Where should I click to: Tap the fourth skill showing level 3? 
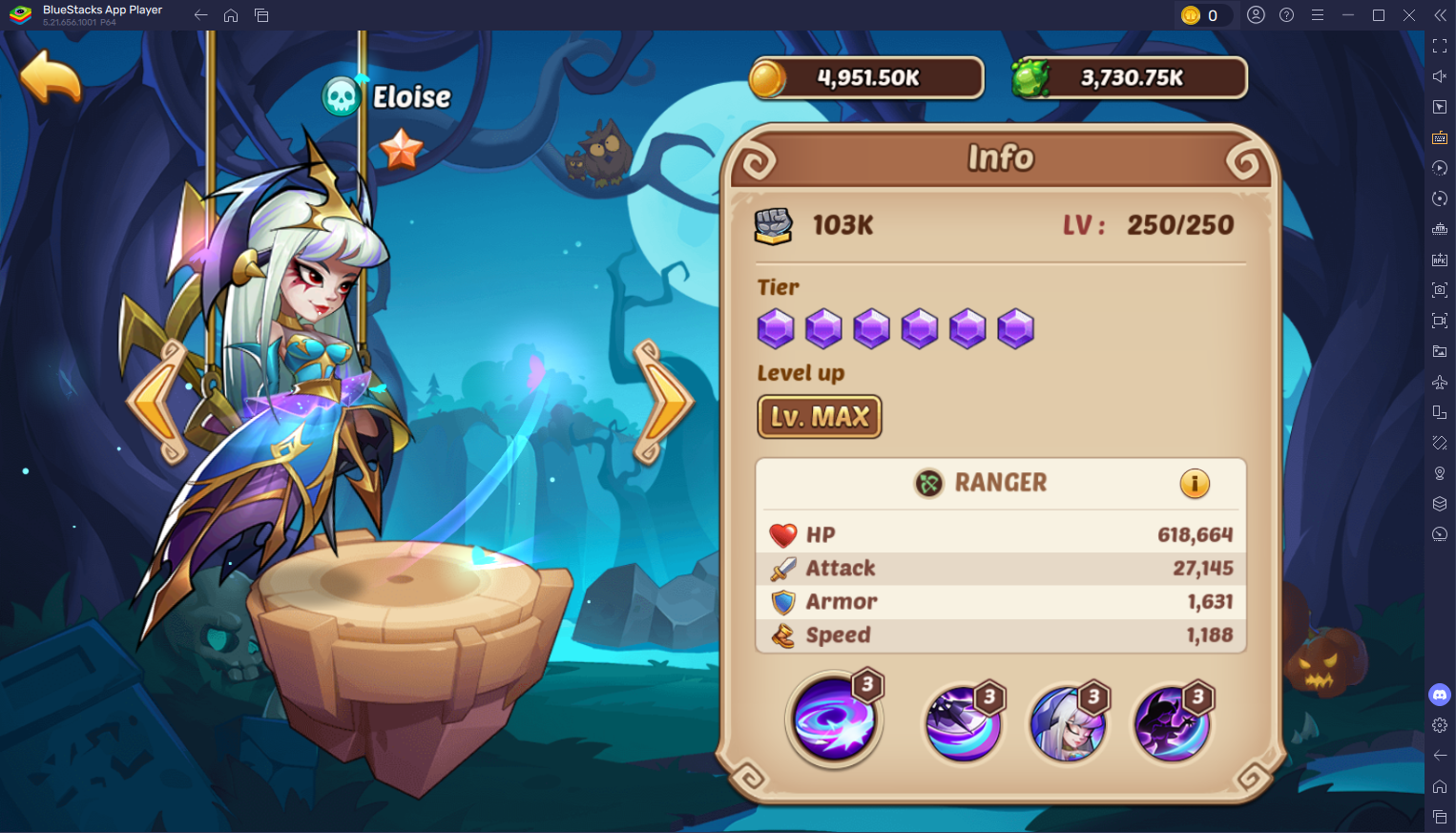(1172, 720)
